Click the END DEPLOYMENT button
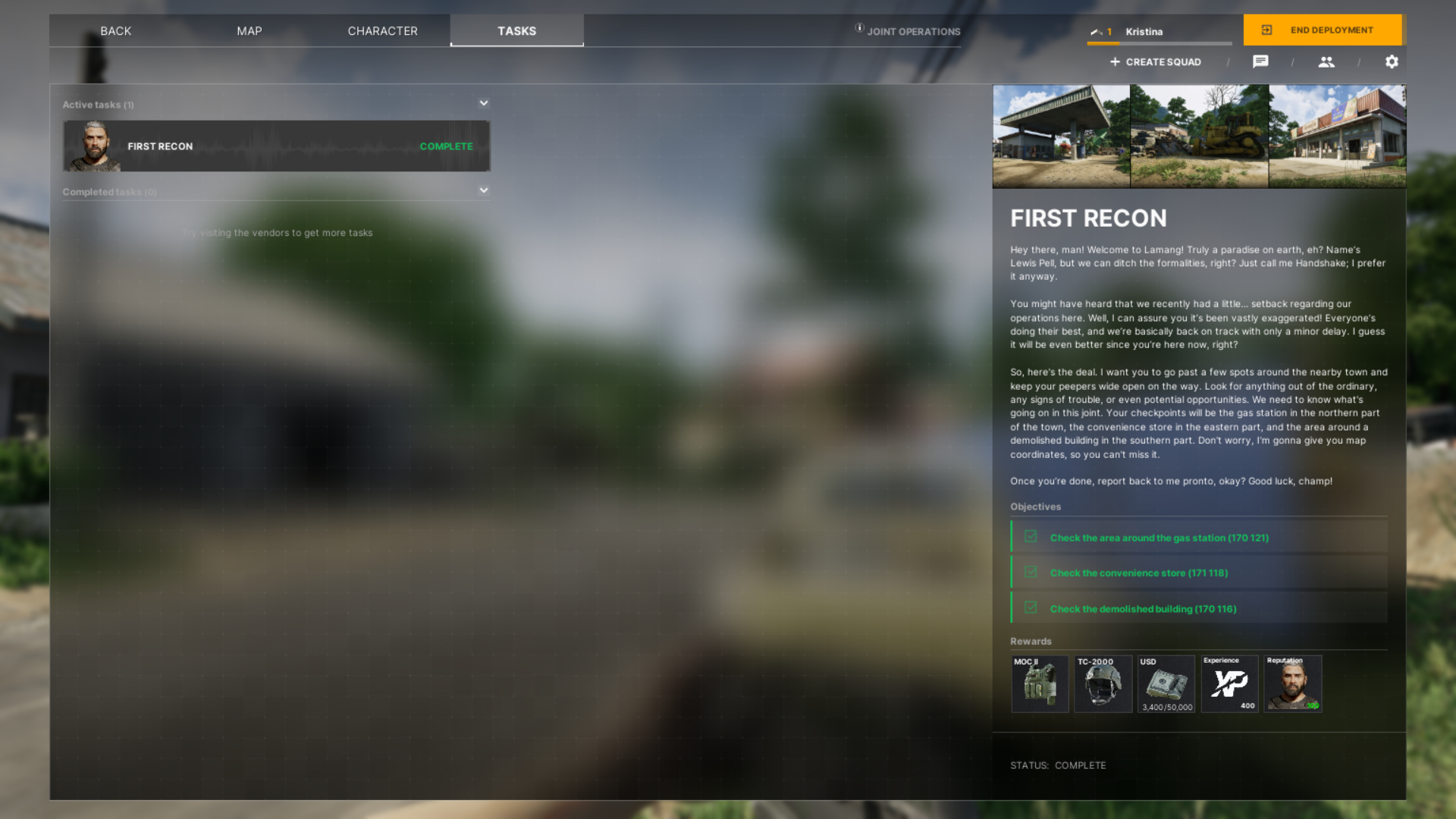The image size is (1456, 819). click(1323, 30)
